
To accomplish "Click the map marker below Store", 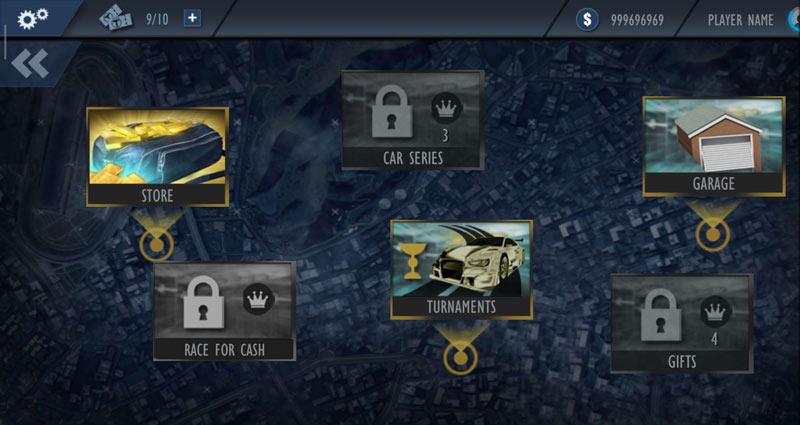I will (155, 244).
